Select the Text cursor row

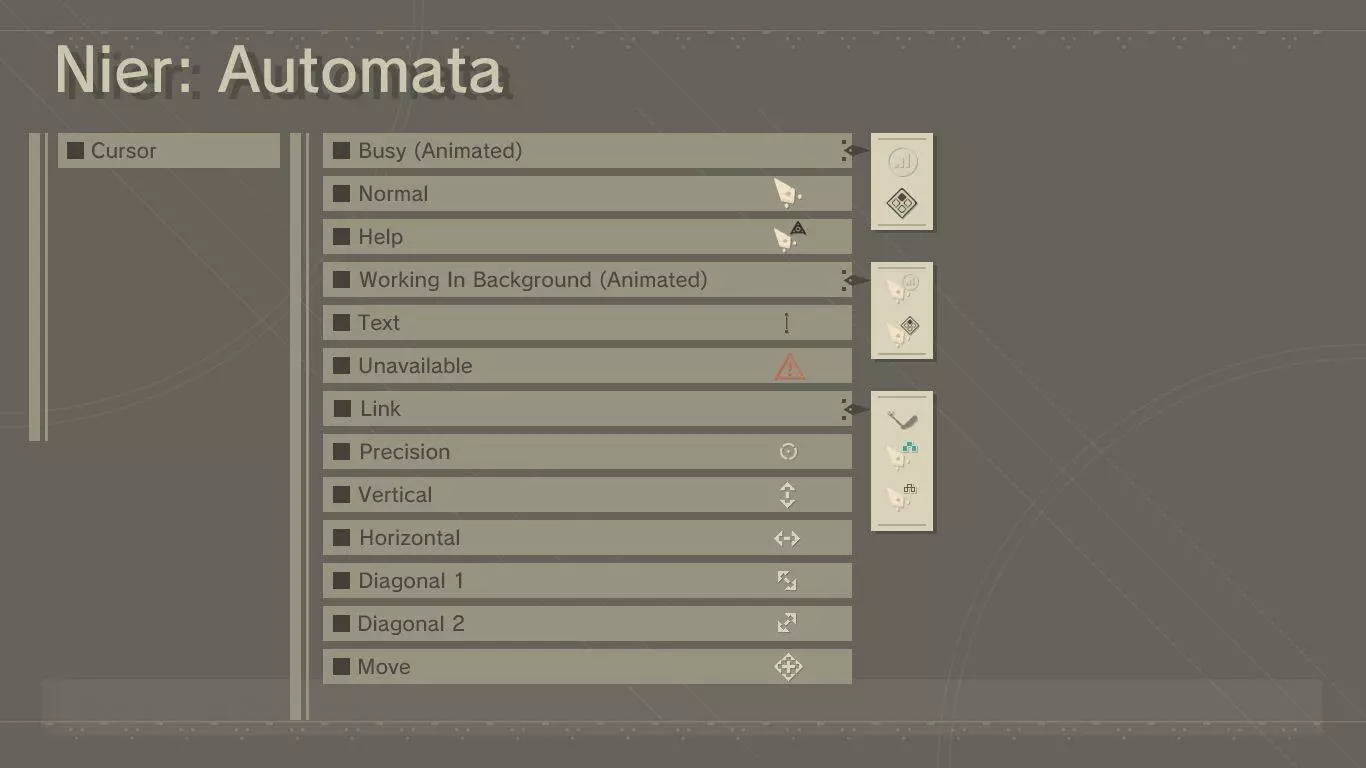(x=586, y=323)
